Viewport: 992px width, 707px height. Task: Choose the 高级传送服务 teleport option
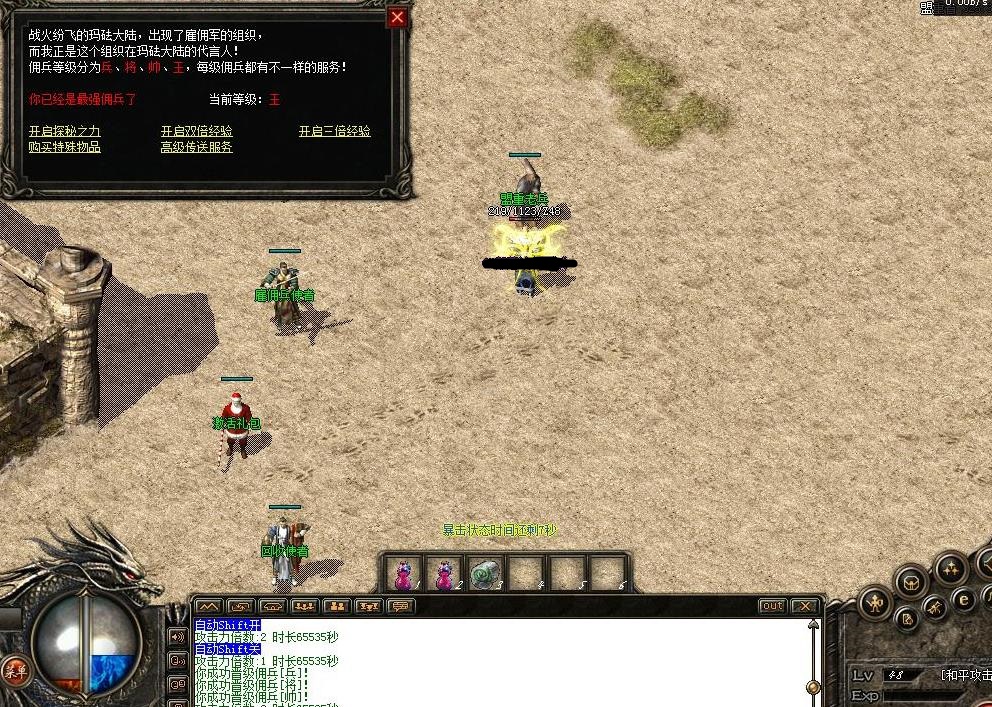(196, 147)
